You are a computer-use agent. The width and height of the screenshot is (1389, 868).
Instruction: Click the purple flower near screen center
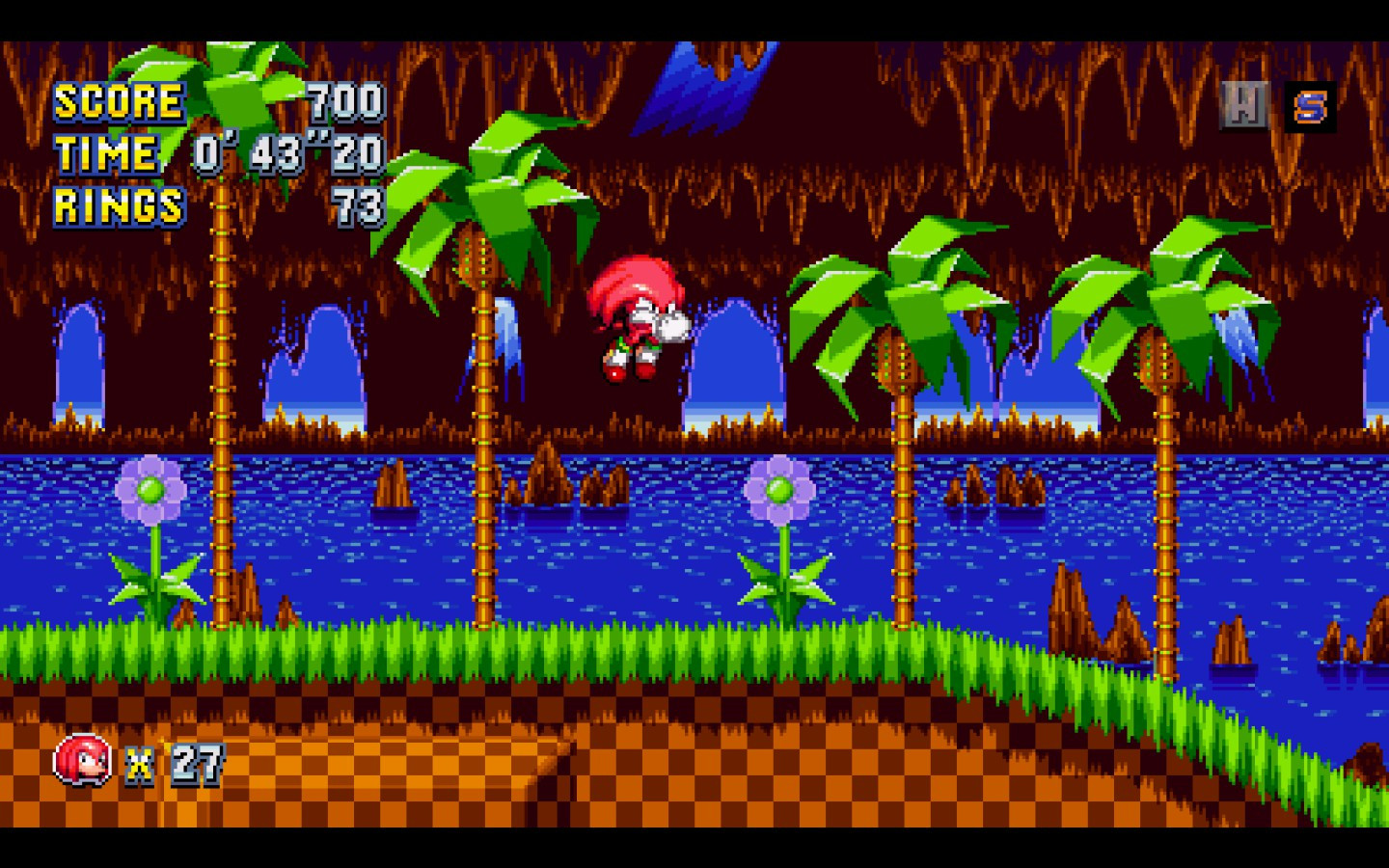pos(779,487)
